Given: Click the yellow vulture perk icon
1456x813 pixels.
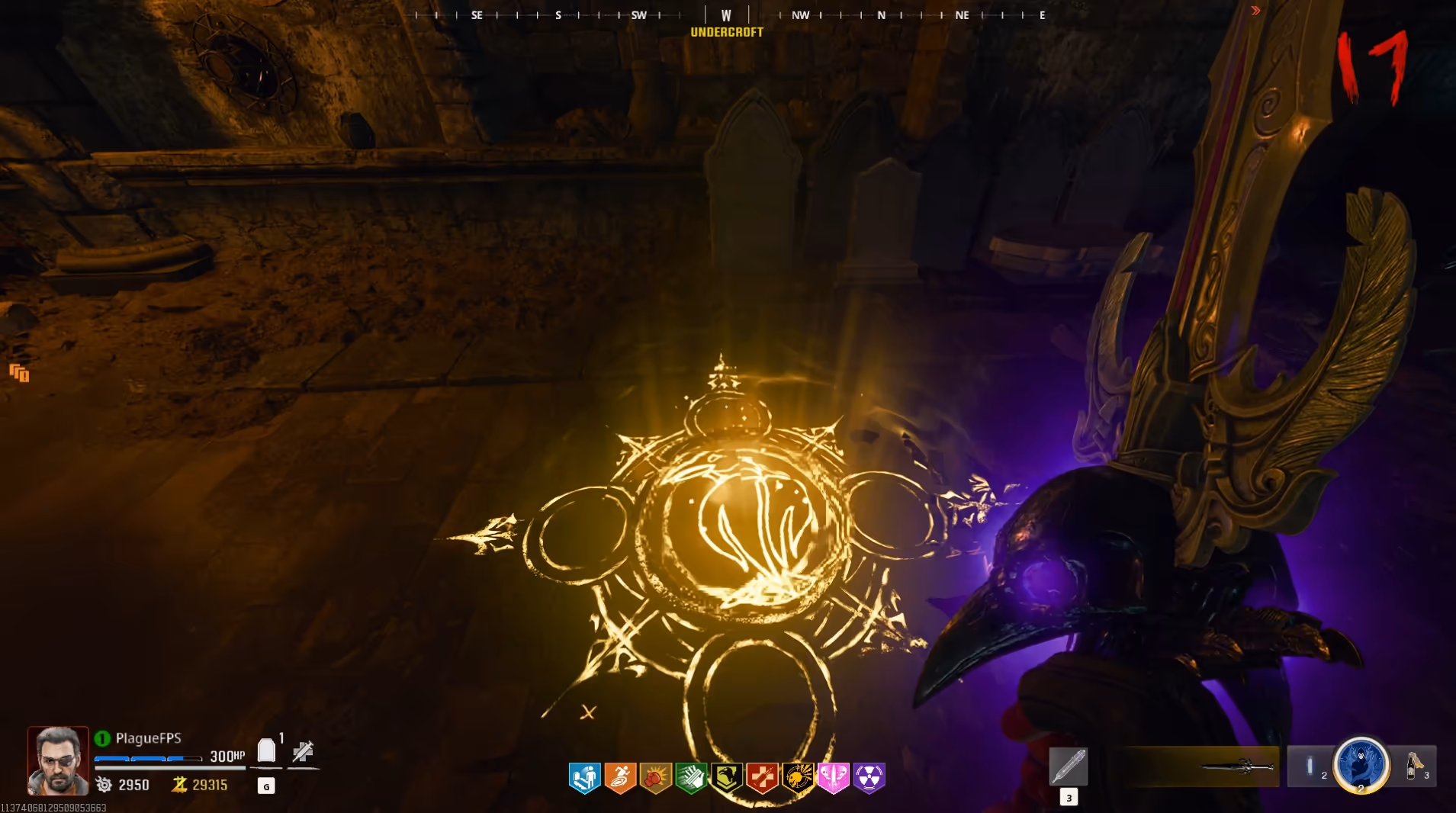Looking at the screenshot, I should 727,778.
